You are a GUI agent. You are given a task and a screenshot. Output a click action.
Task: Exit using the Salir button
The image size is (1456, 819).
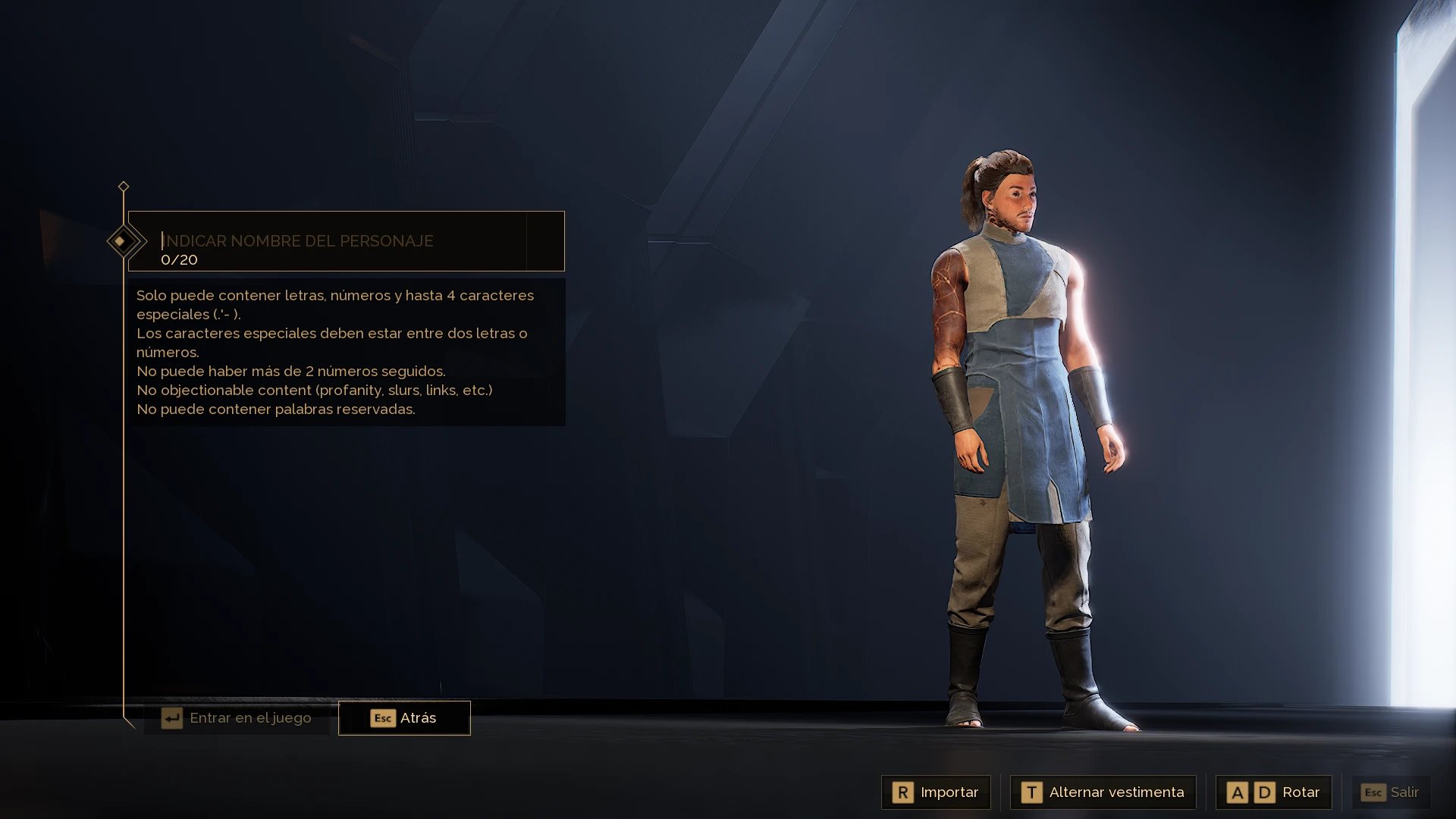pyautogui.click(x=1390, y=792)
